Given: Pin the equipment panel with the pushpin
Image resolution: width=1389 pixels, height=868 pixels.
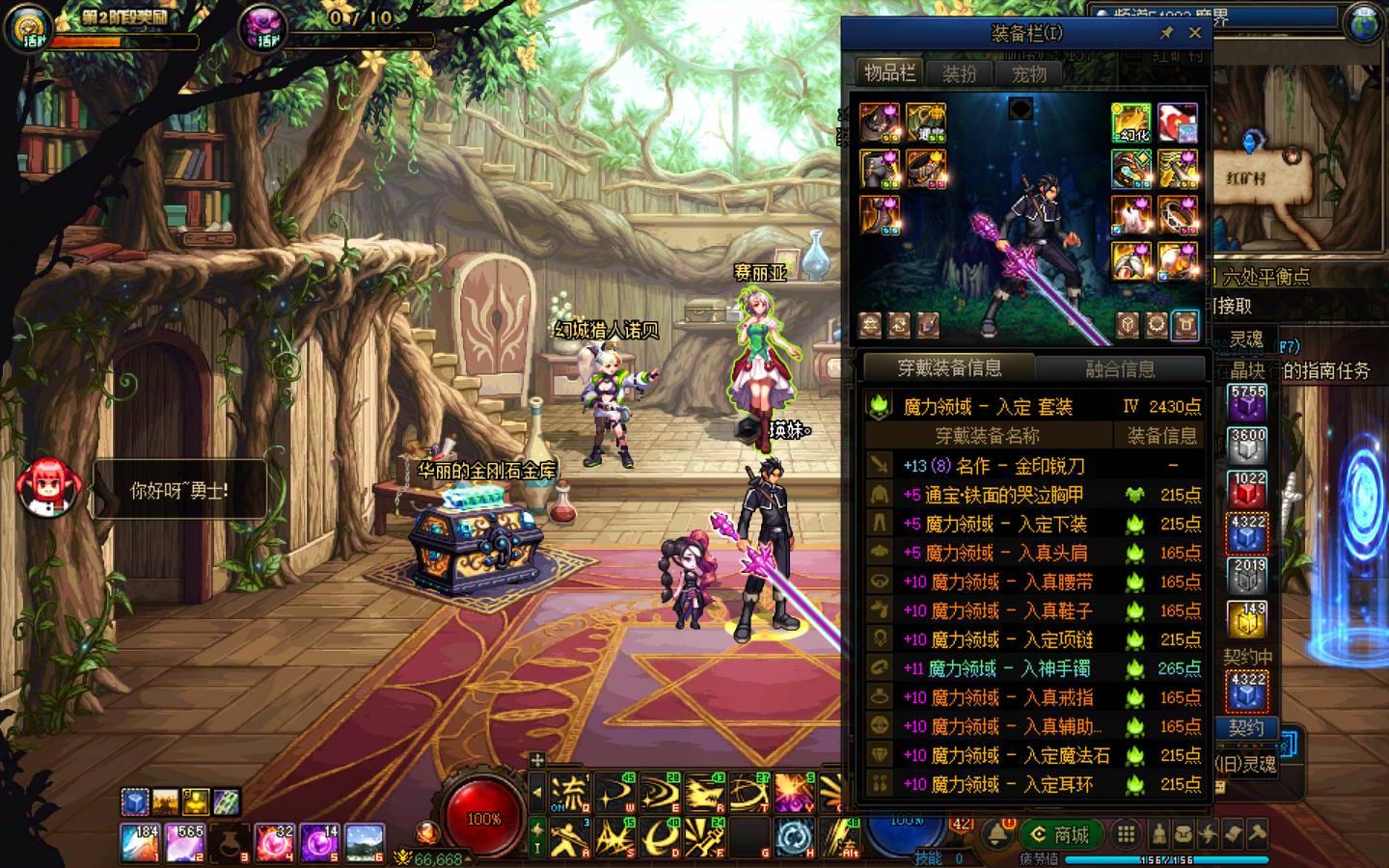Looking at the screenshot, I should point(1166,33).
